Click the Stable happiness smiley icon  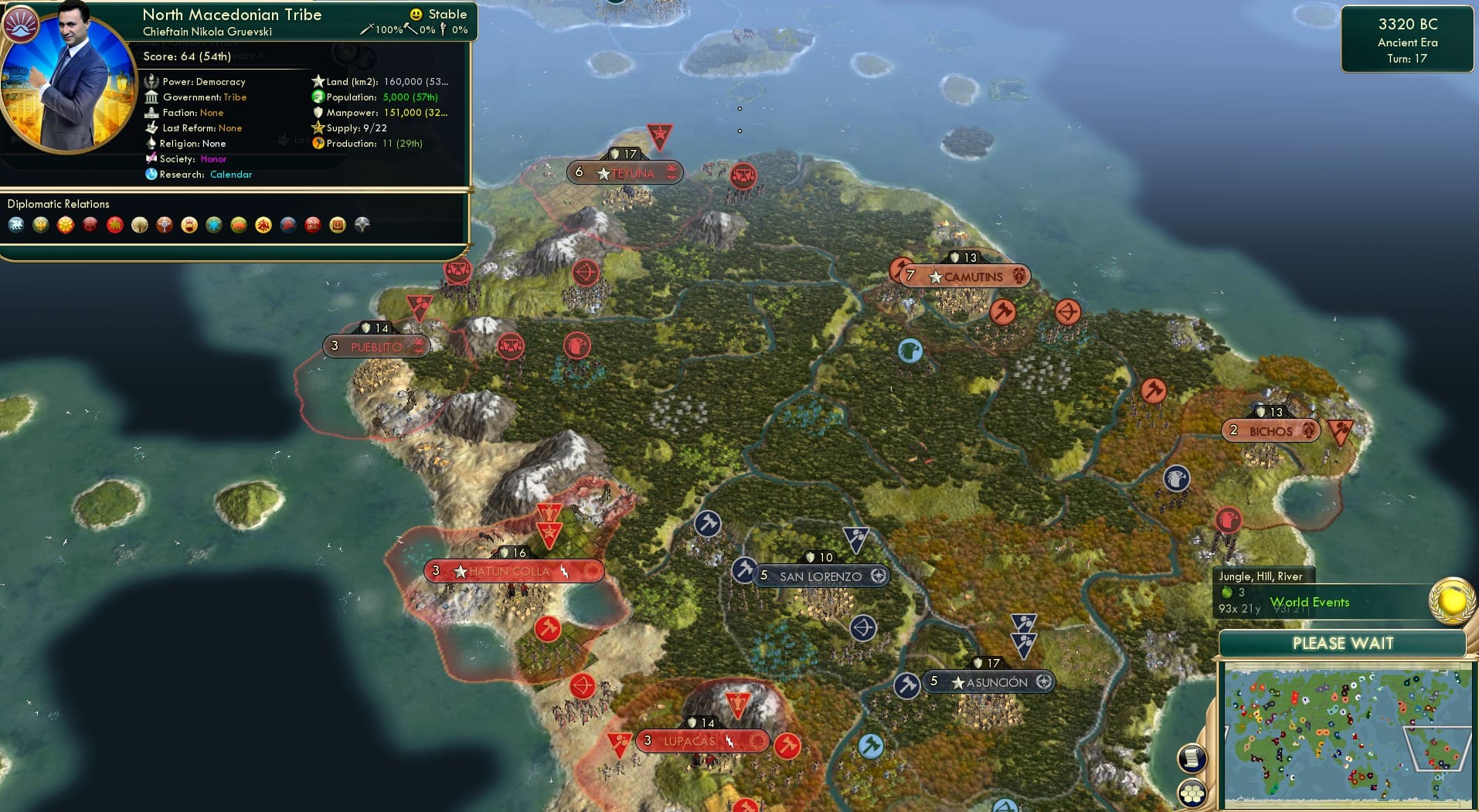[x=416, y=14]
